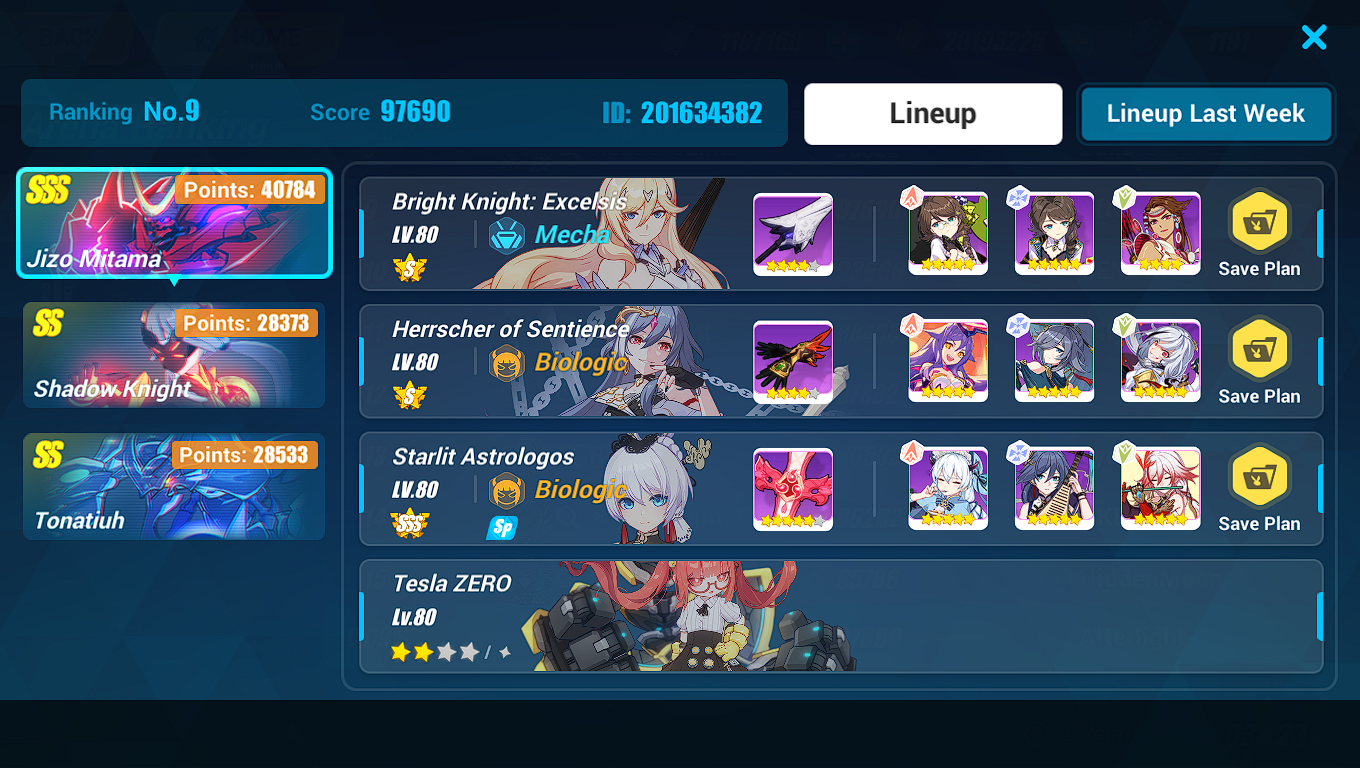Open the Lineup Last Week tab
1360x768 pixels.
(1205, 113)
